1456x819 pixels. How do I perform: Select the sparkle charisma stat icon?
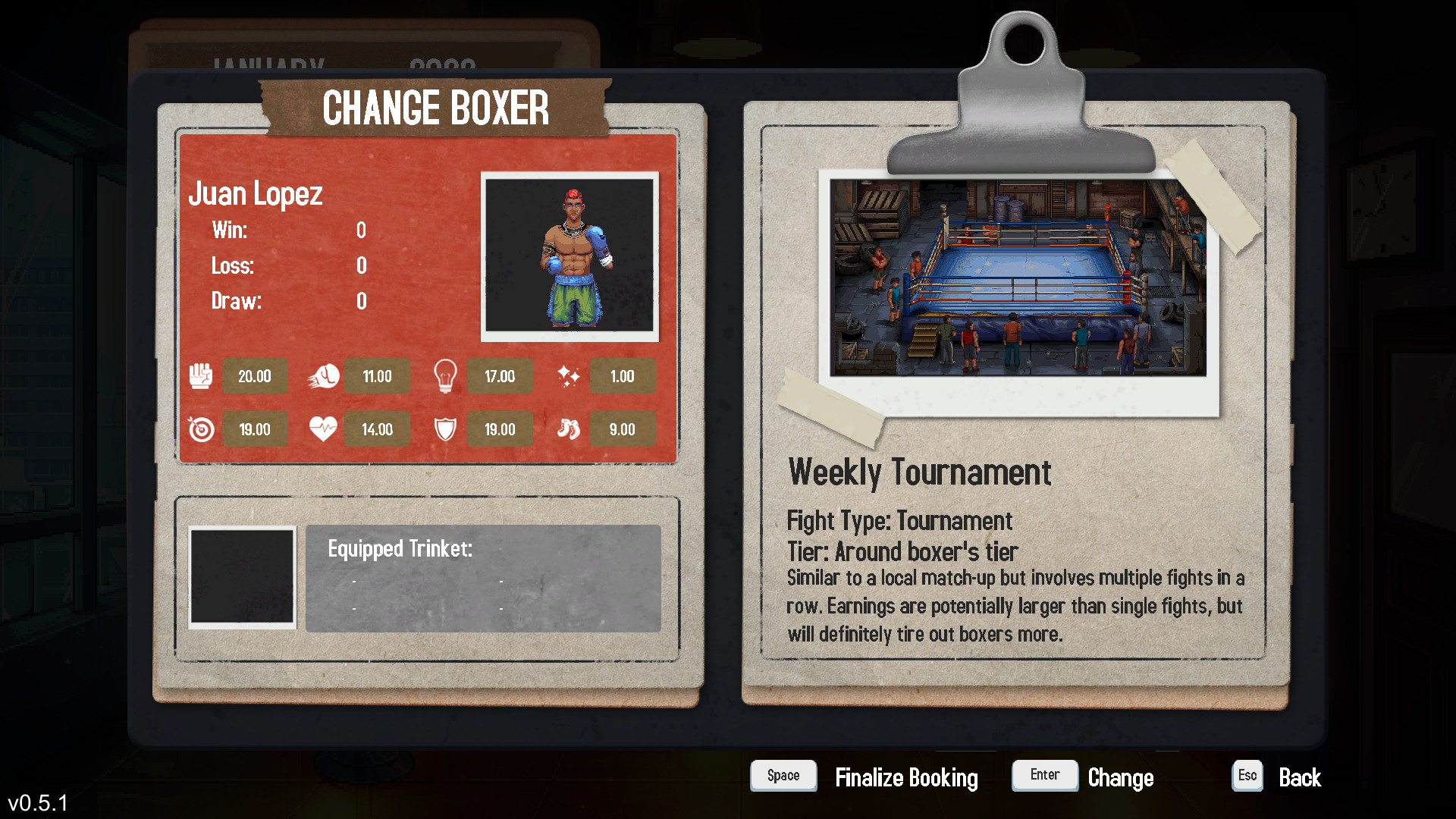(x=570, y=375)
